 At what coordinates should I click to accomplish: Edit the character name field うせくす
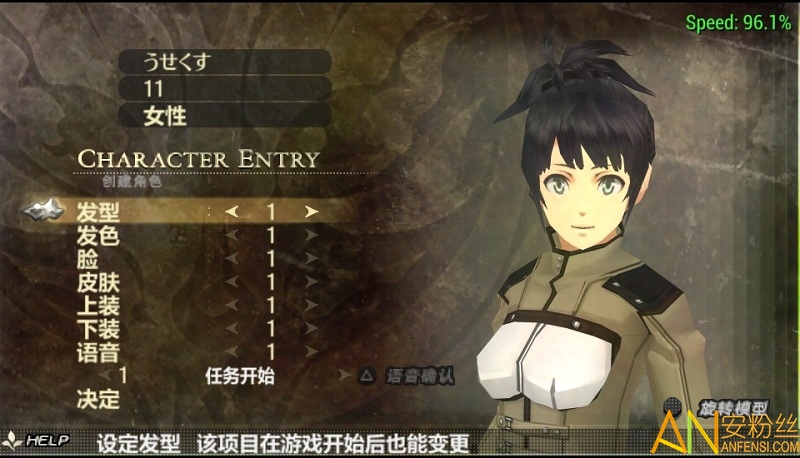pyautogui.click(x=224, y=60)
